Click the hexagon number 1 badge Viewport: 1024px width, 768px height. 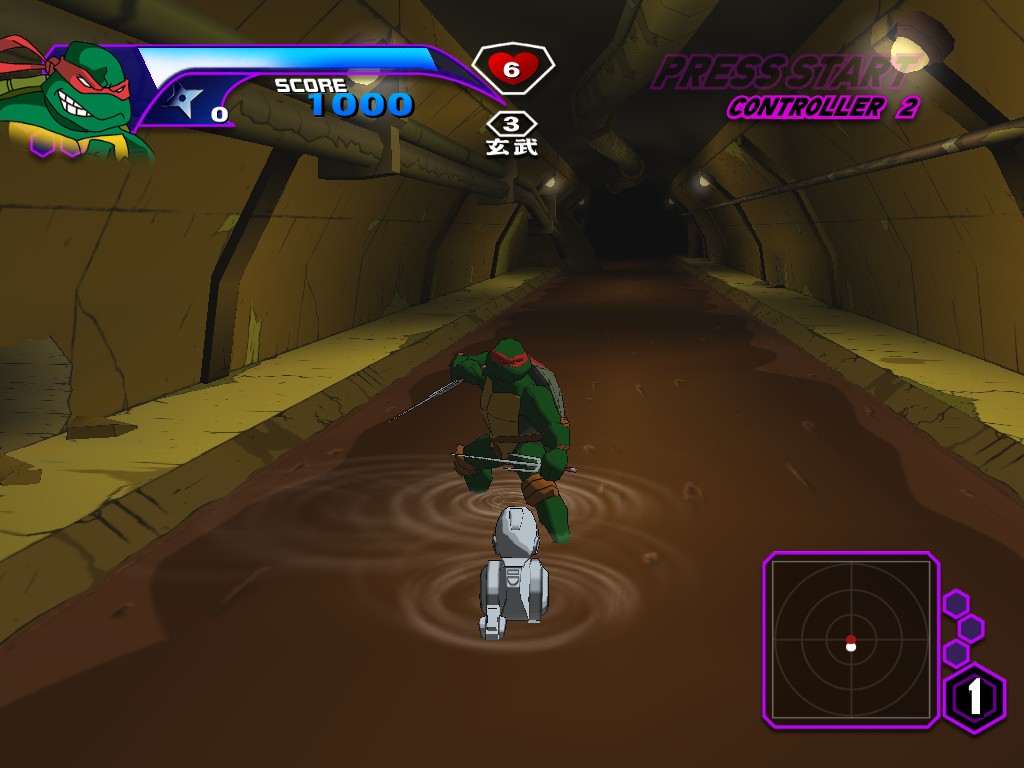pyautogui.click(x=975, y=697)
